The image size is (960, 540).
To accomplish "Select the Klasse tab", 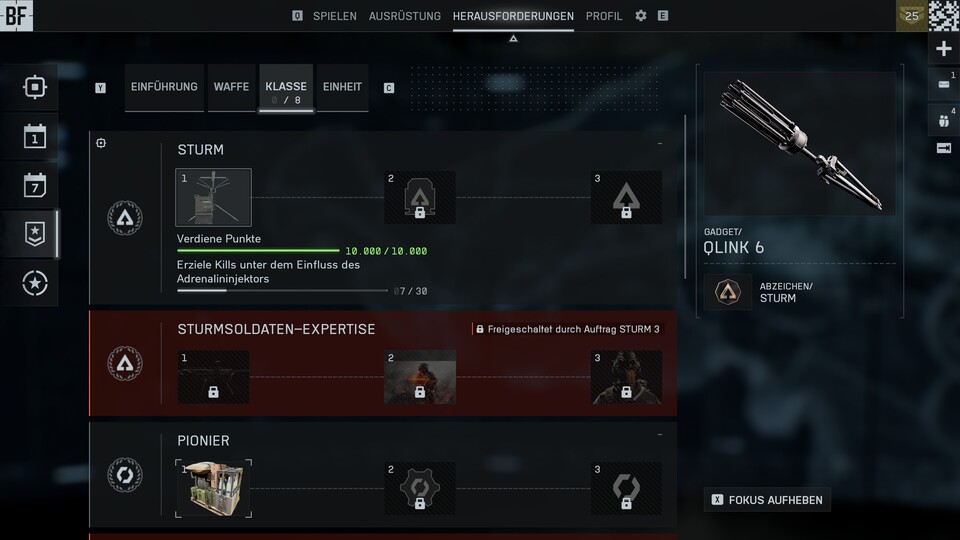I will (x=286, y=88).
